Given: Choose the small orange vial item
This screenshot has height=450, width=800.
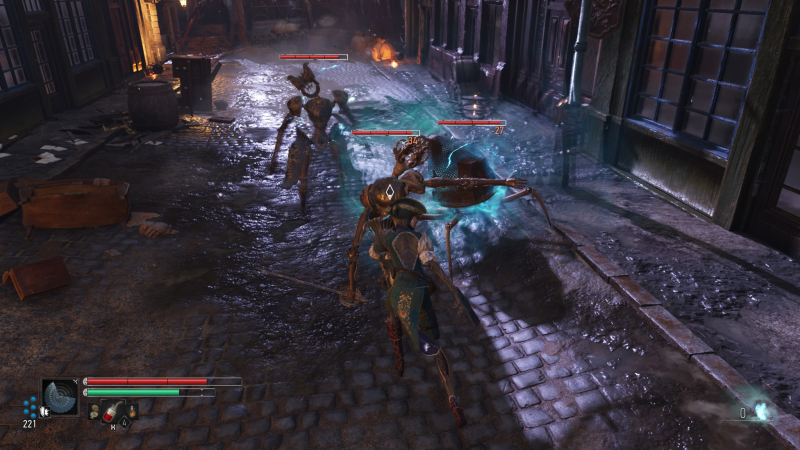Looking at the screenshot, I should click(x=133, y=409).
